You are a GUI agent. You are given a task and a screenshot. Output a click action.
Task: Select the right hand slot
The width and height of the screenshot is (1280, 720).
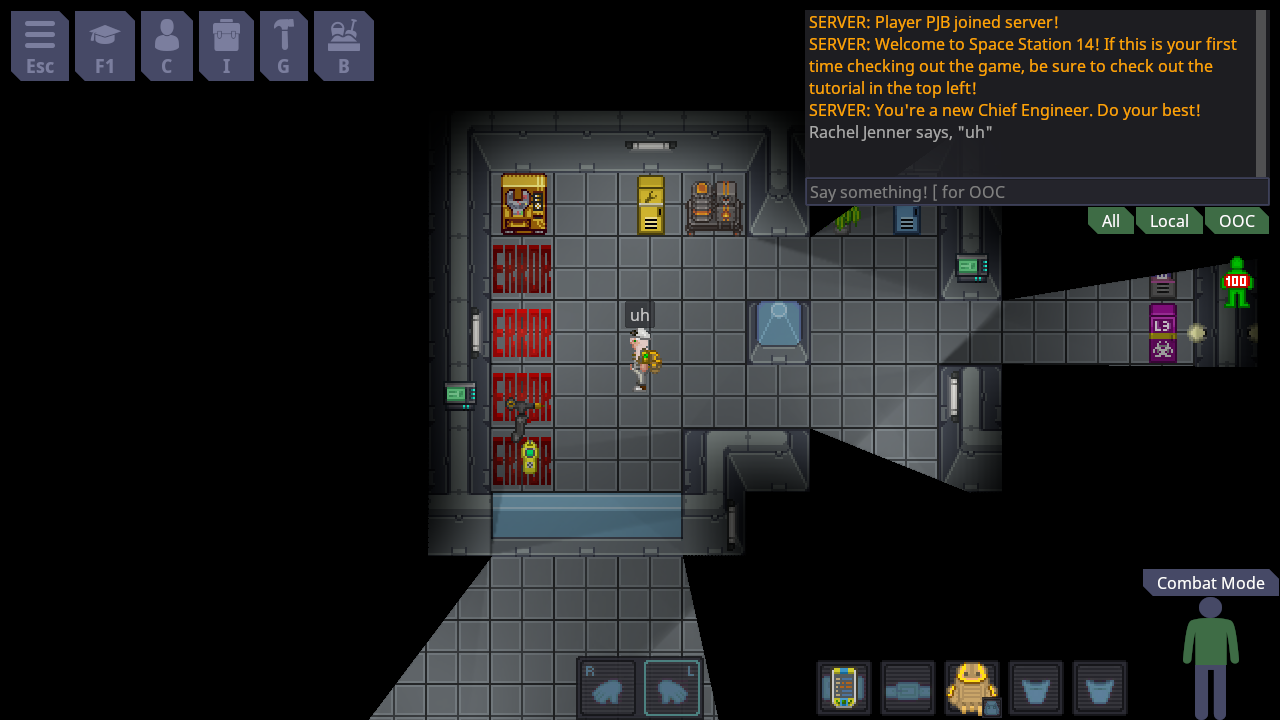point(608,688)
